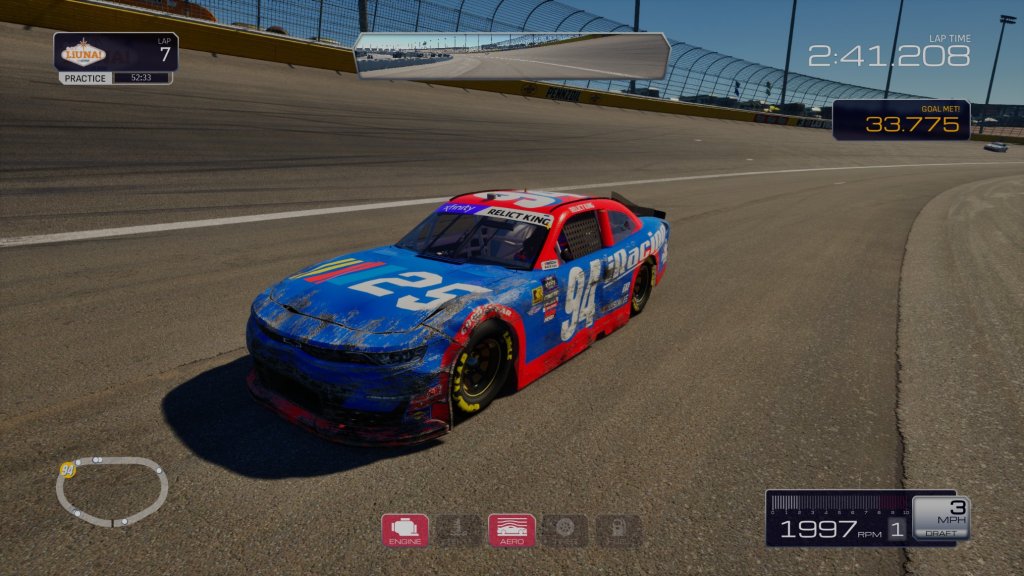The image size is (1024, 576).
Task: Click the red Aero damage icon
Action: click(511, 530)
